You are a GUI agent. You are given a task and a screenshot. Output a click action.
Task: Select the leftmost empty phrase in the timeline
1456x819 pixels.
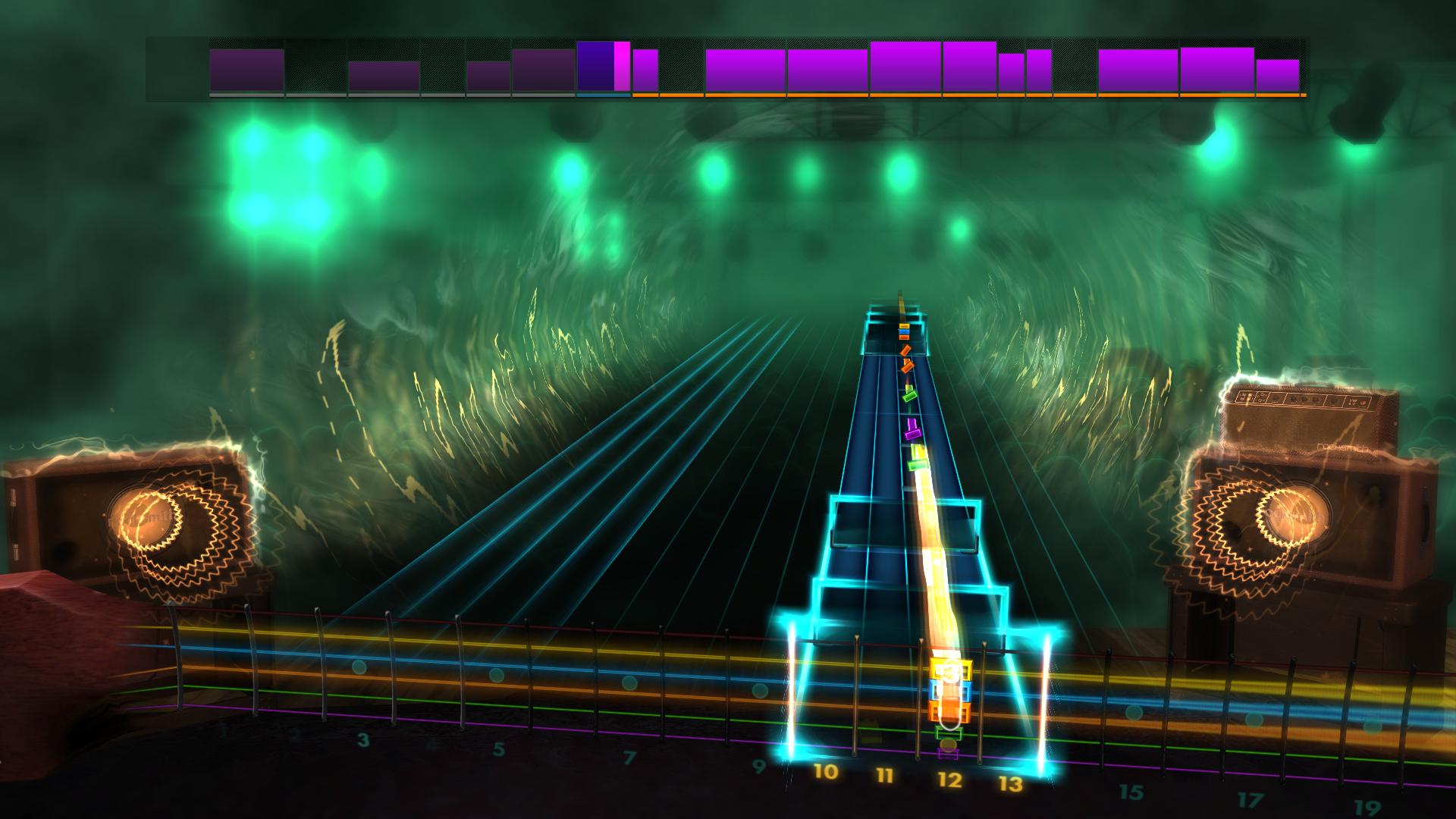(x=174, y=68)
